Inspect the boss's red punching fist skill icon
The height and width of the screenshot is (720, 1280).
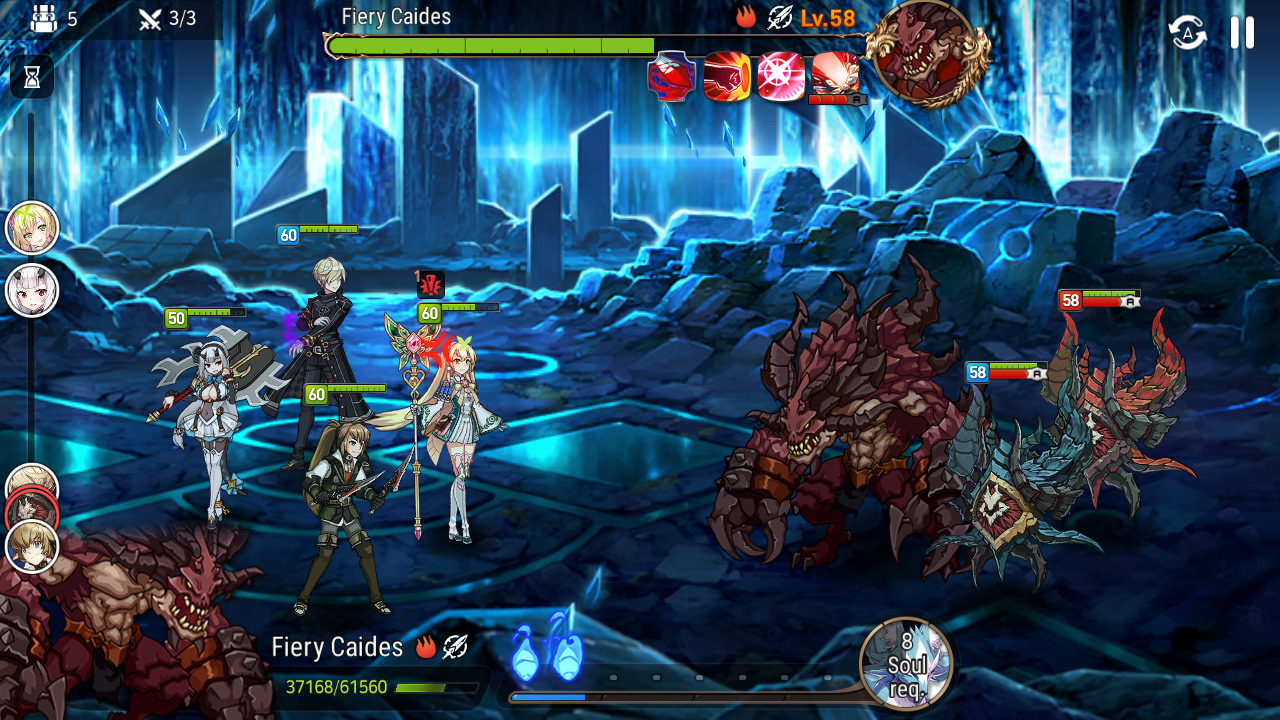point(727,77)
